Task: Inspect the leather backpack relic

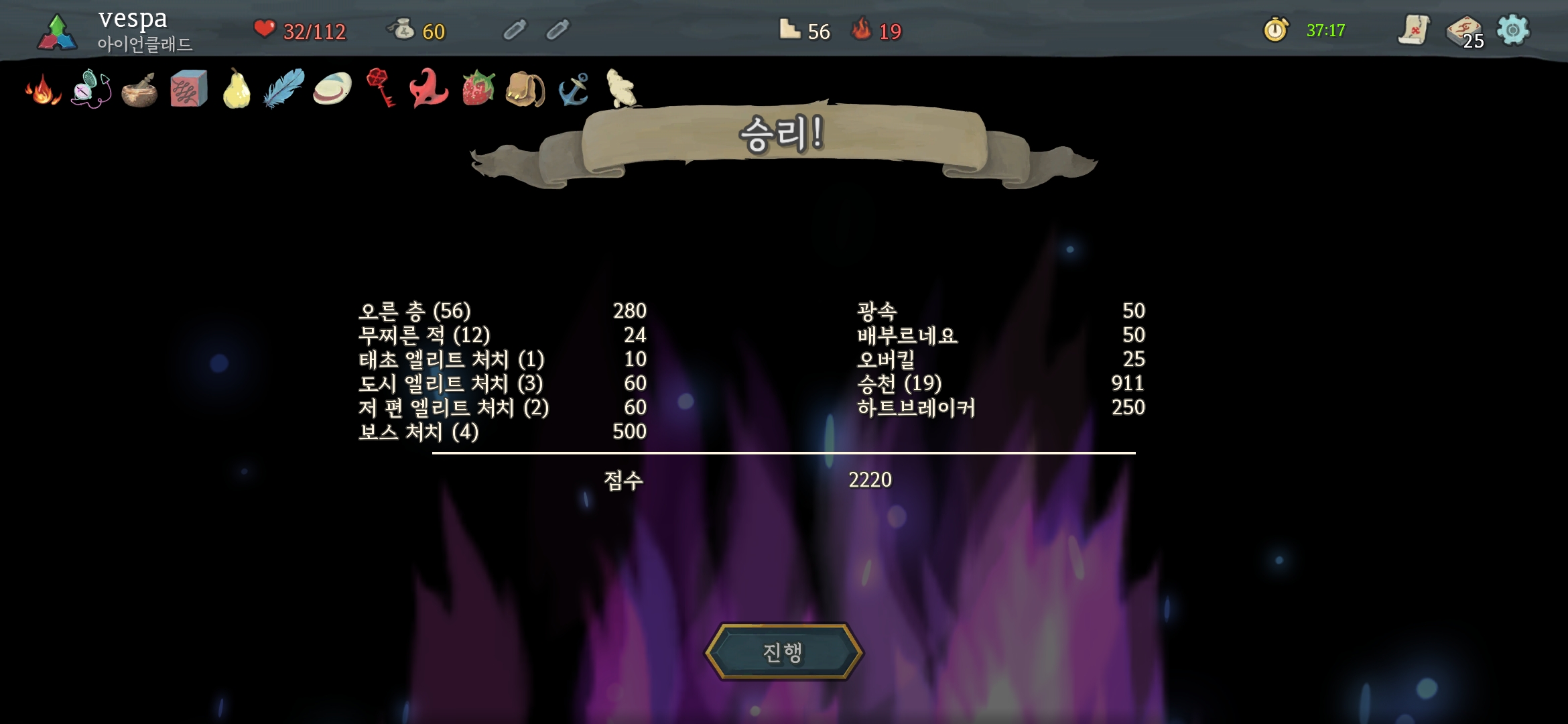Action: pyautogui.click(x=525, y=90)
